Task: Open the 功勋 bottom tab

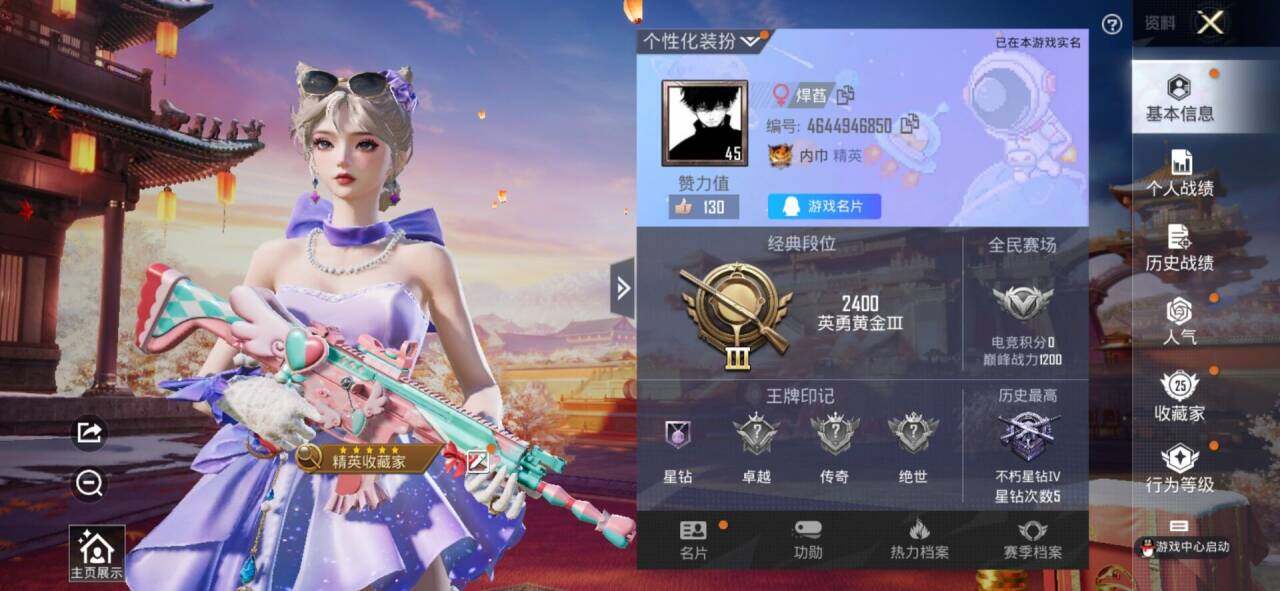Action: coord(807,540)
